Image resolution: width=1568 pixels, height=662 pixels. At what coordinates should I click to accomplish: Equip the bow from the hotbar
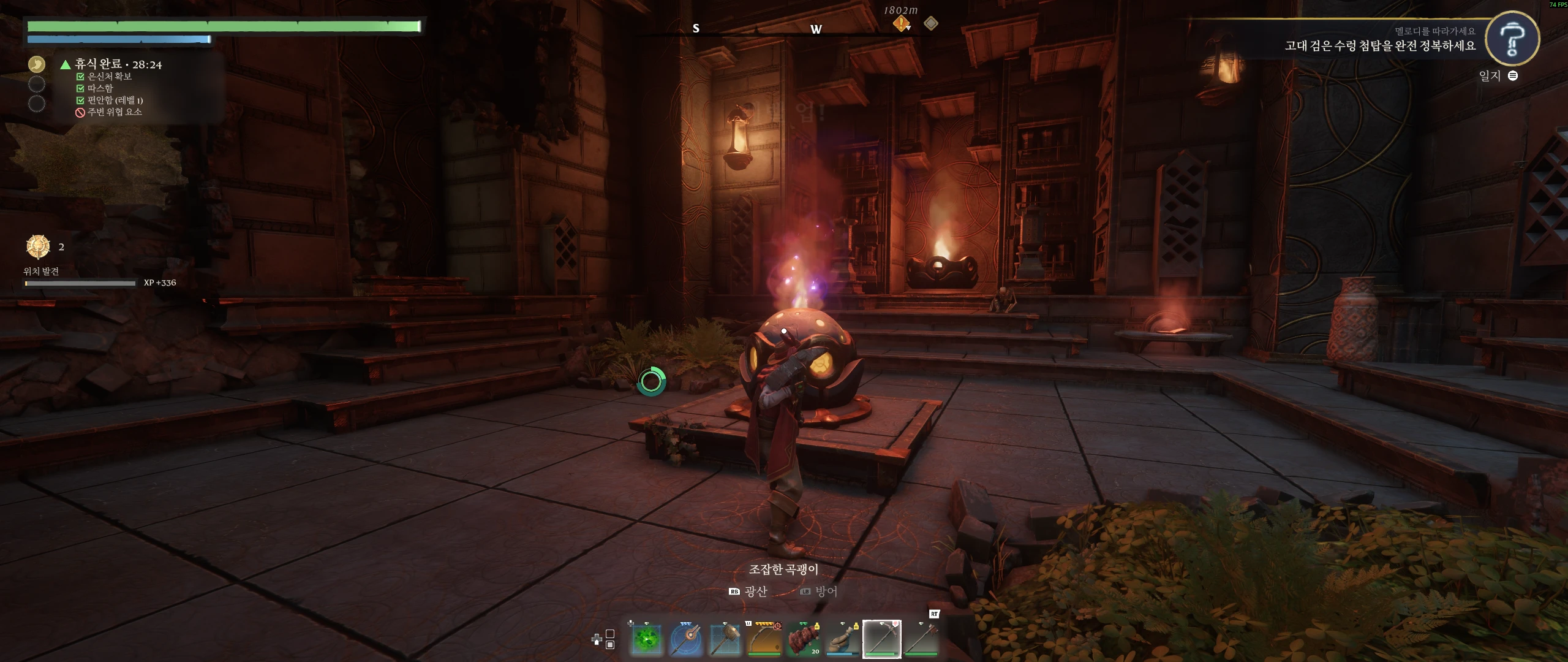click(764, 639)
